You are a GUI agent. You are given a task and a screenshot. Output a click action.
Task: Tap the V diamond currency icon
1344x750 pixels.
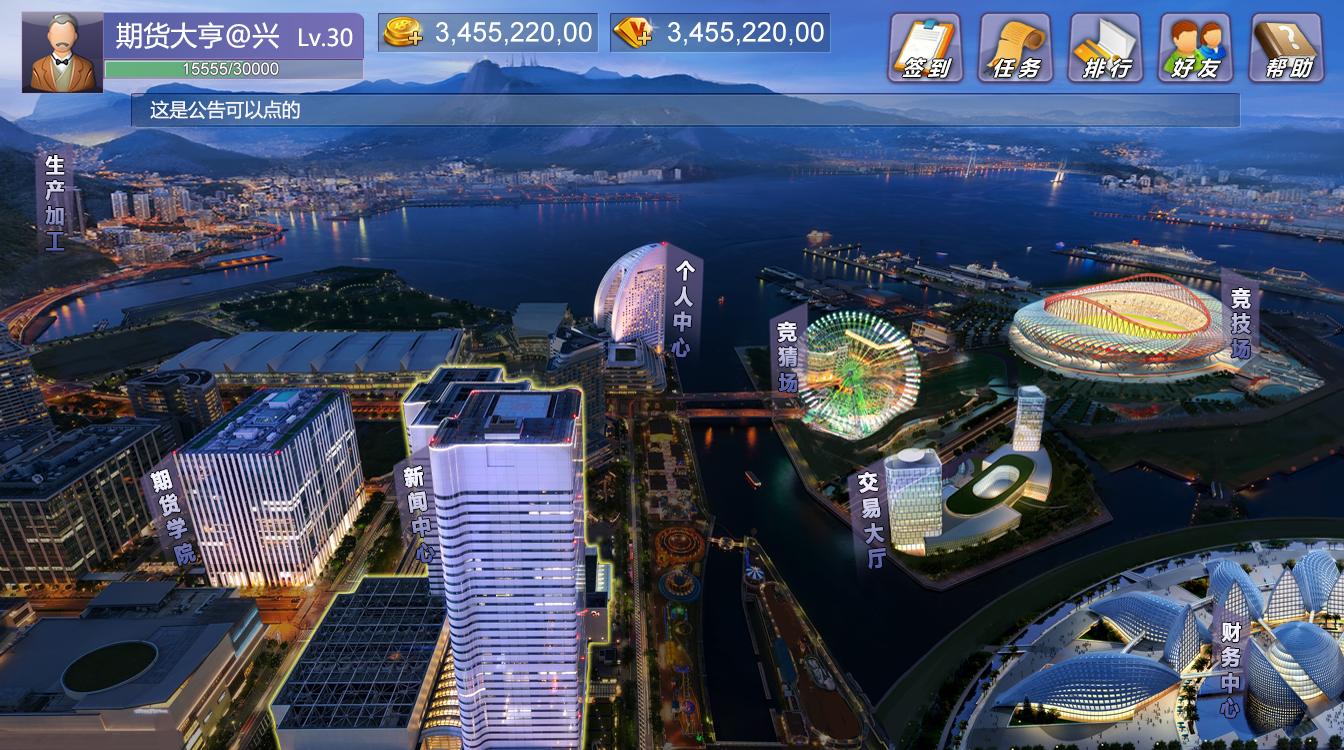click(x=633, y=33)
